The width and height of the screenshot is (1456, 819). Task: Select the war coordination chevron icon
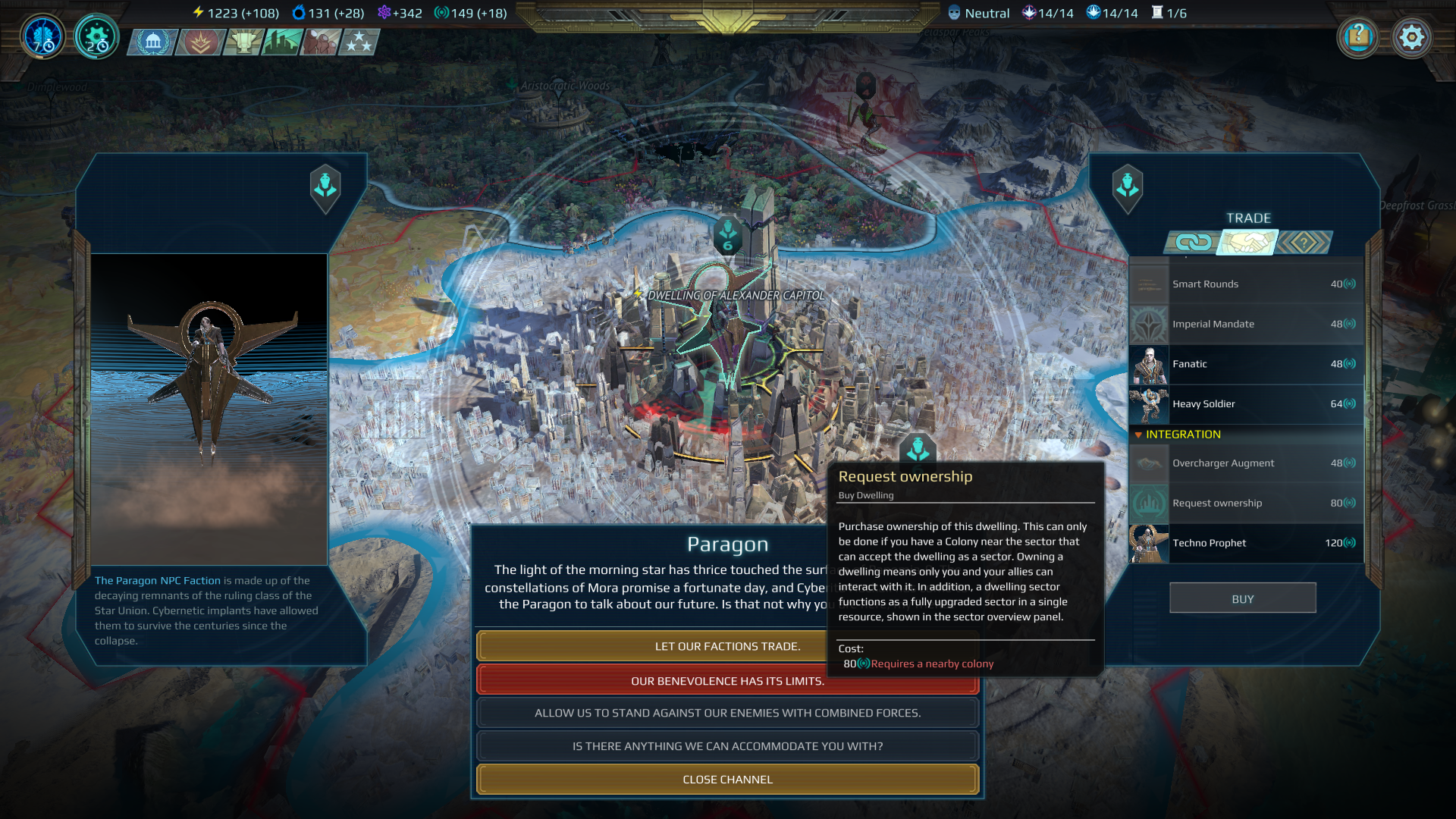click(199, 42)
